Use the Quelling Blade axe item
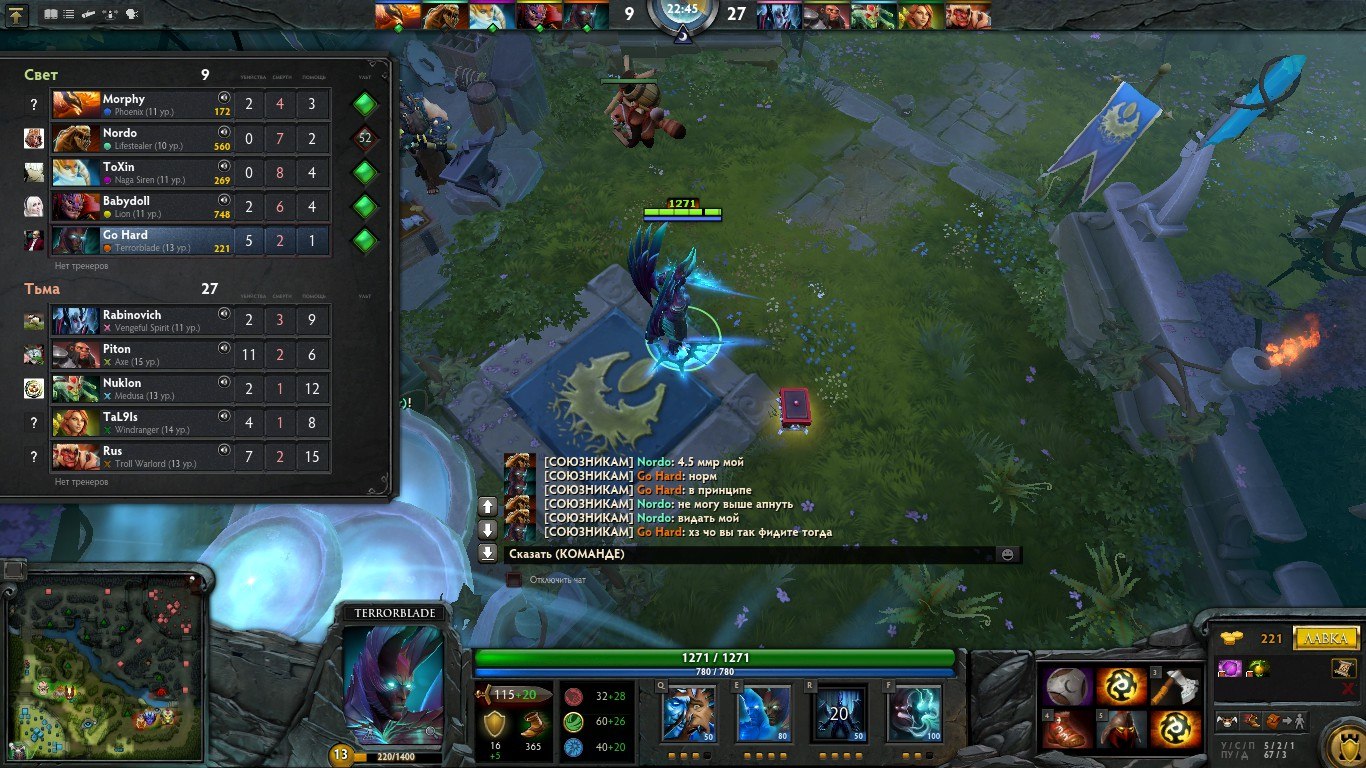Image resolution: width=1366 pixels, height=768 pixels. [x=1174, y=686]
